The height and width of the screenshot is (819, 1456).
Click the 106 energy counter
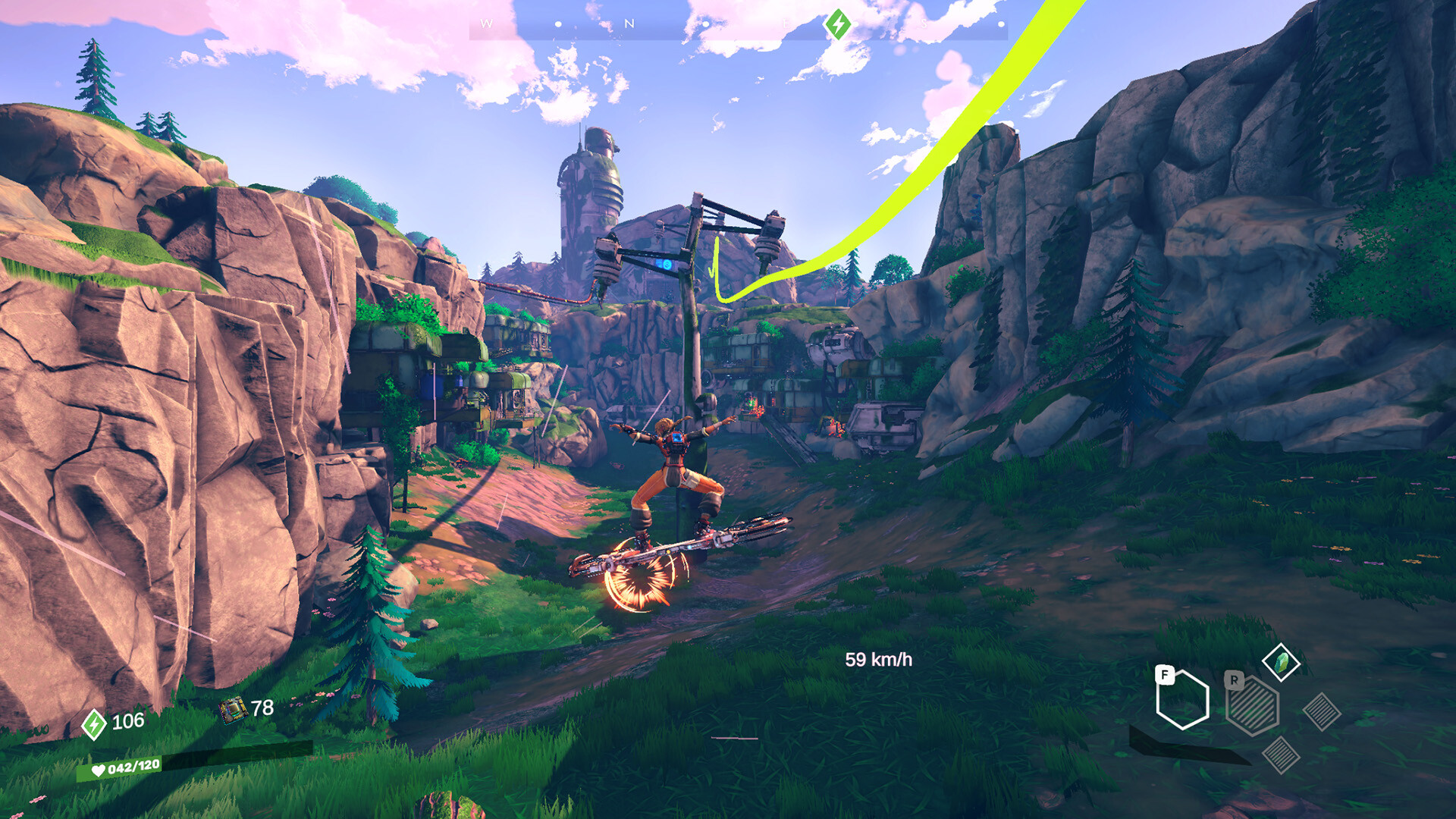tap(127, 723)
